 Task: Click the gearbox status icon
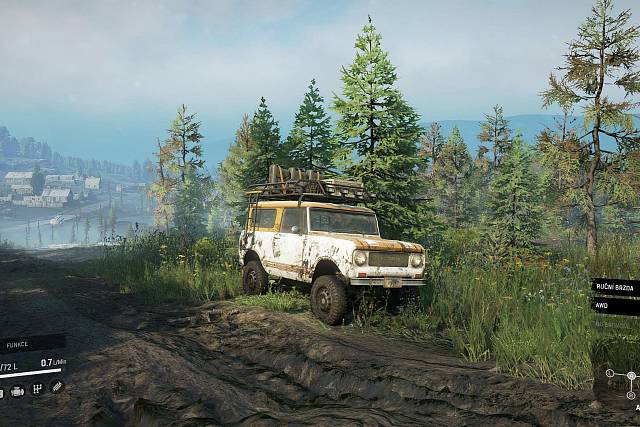click(x=37, y=389)
